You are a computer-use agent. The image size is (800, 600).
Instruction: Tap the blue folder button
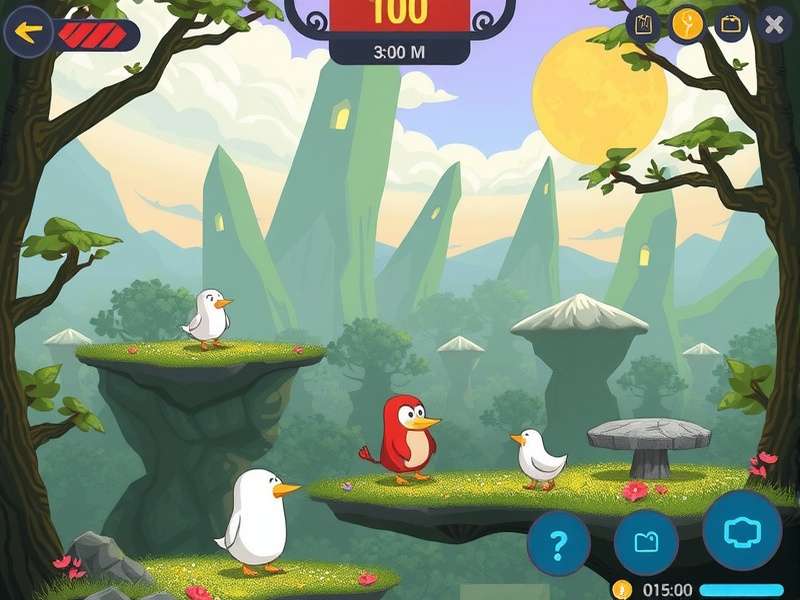[x=646, y=542]
